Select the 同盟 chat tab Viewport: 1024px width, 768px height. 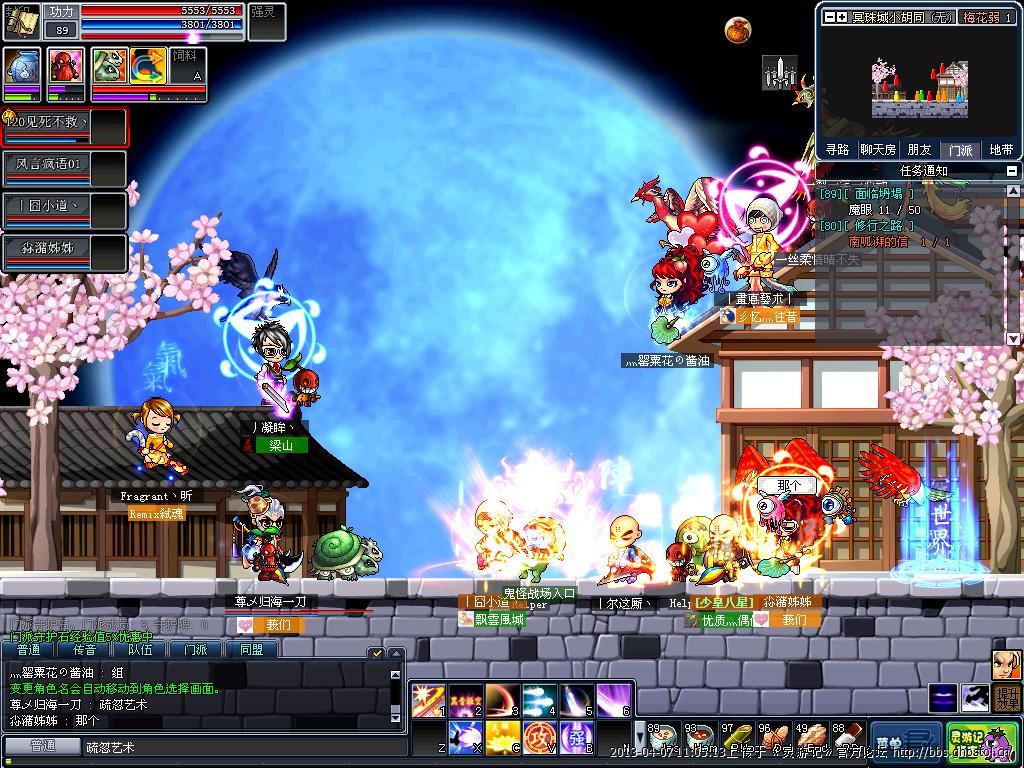tap(251, 650)
